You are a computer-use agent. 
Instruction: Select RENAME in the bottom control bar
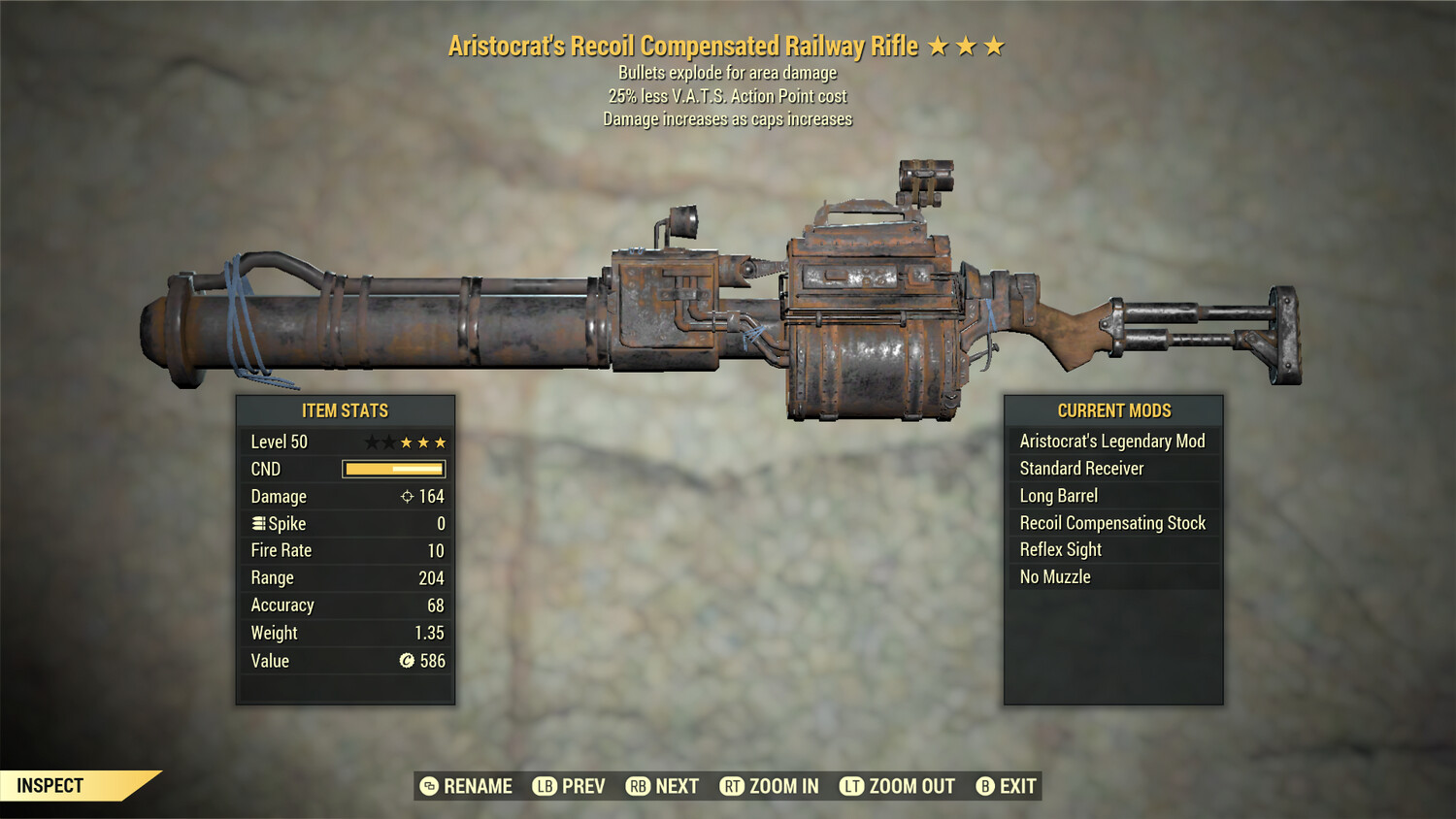tap(478, 786)
